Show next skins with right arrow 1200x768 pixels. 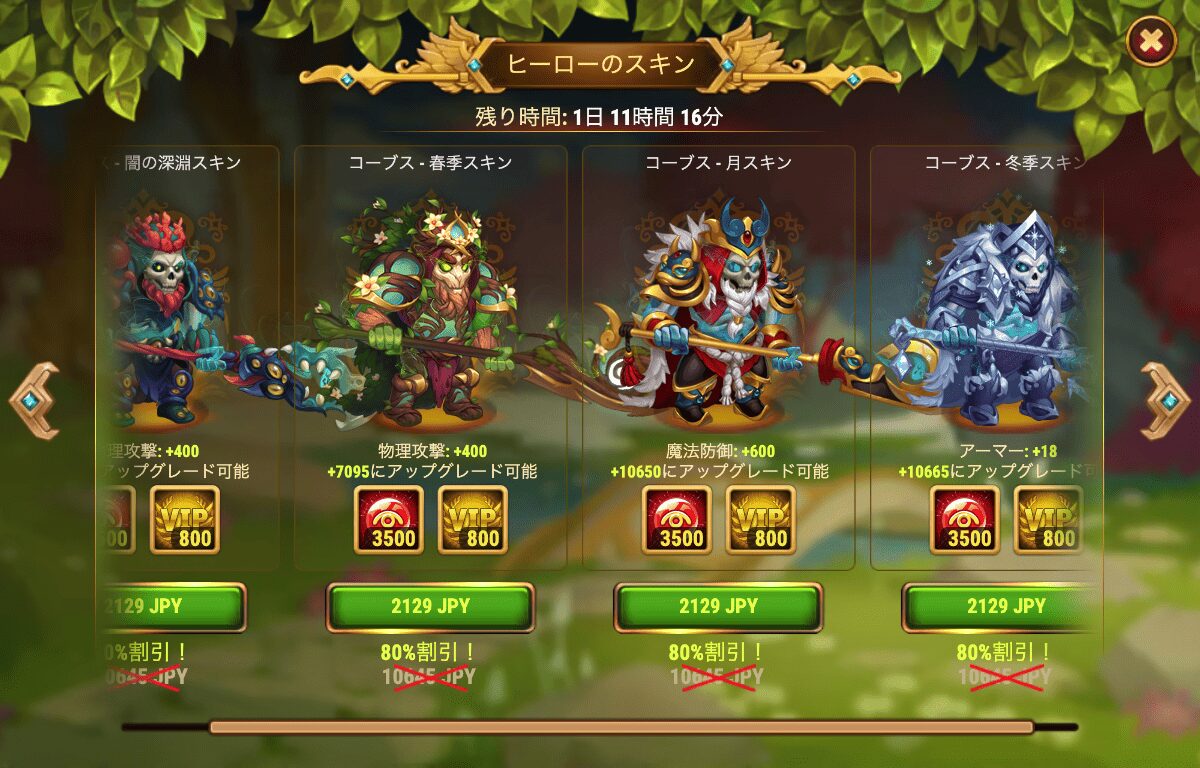[x=1166, y=400]
